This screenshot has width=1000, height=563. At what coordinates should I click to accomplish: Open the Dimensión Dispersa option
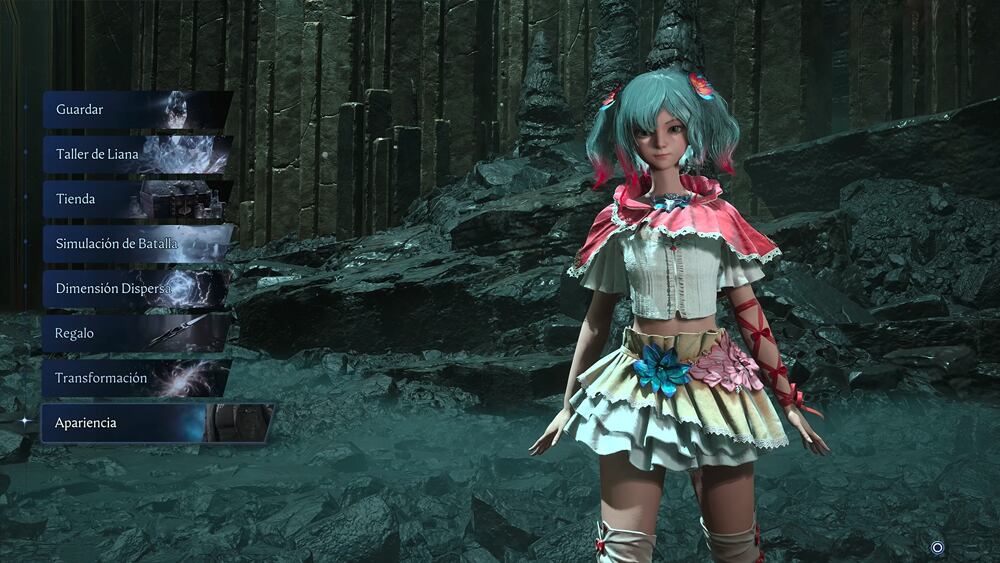click(x=135, y=289)
